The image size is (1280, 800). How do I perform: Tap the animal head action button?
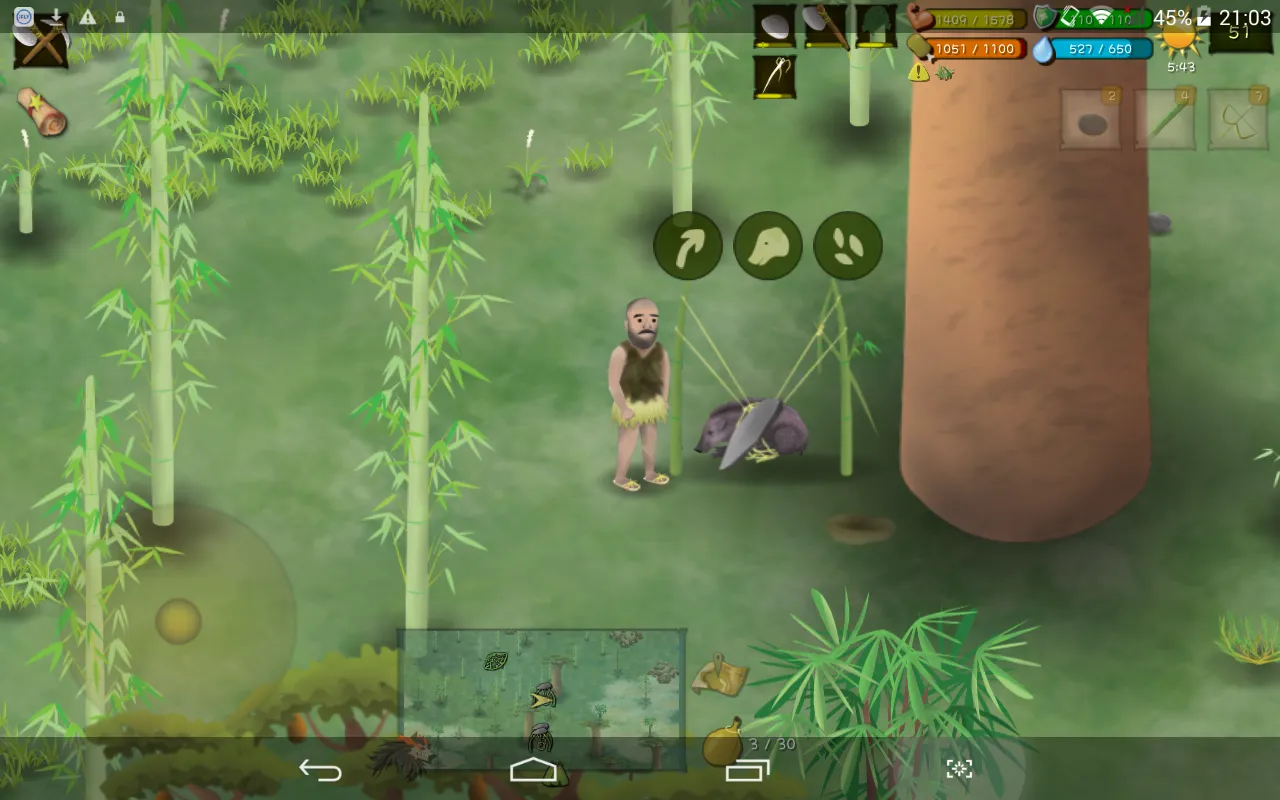click(768, 246)
